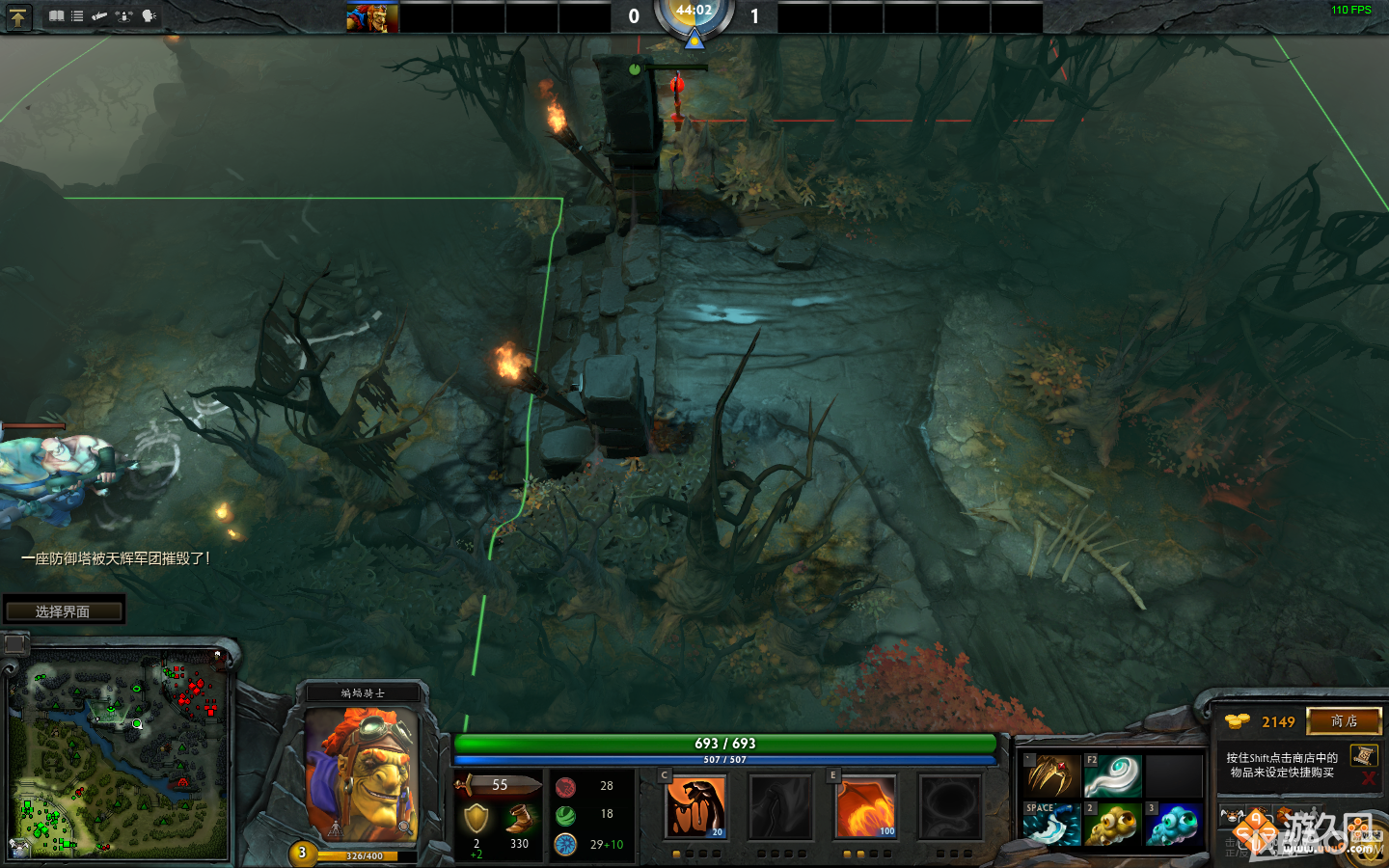Screen dimensions: 1389x868
Task: Open the 商店 shop button
Action: click(x=1345, y=721)
